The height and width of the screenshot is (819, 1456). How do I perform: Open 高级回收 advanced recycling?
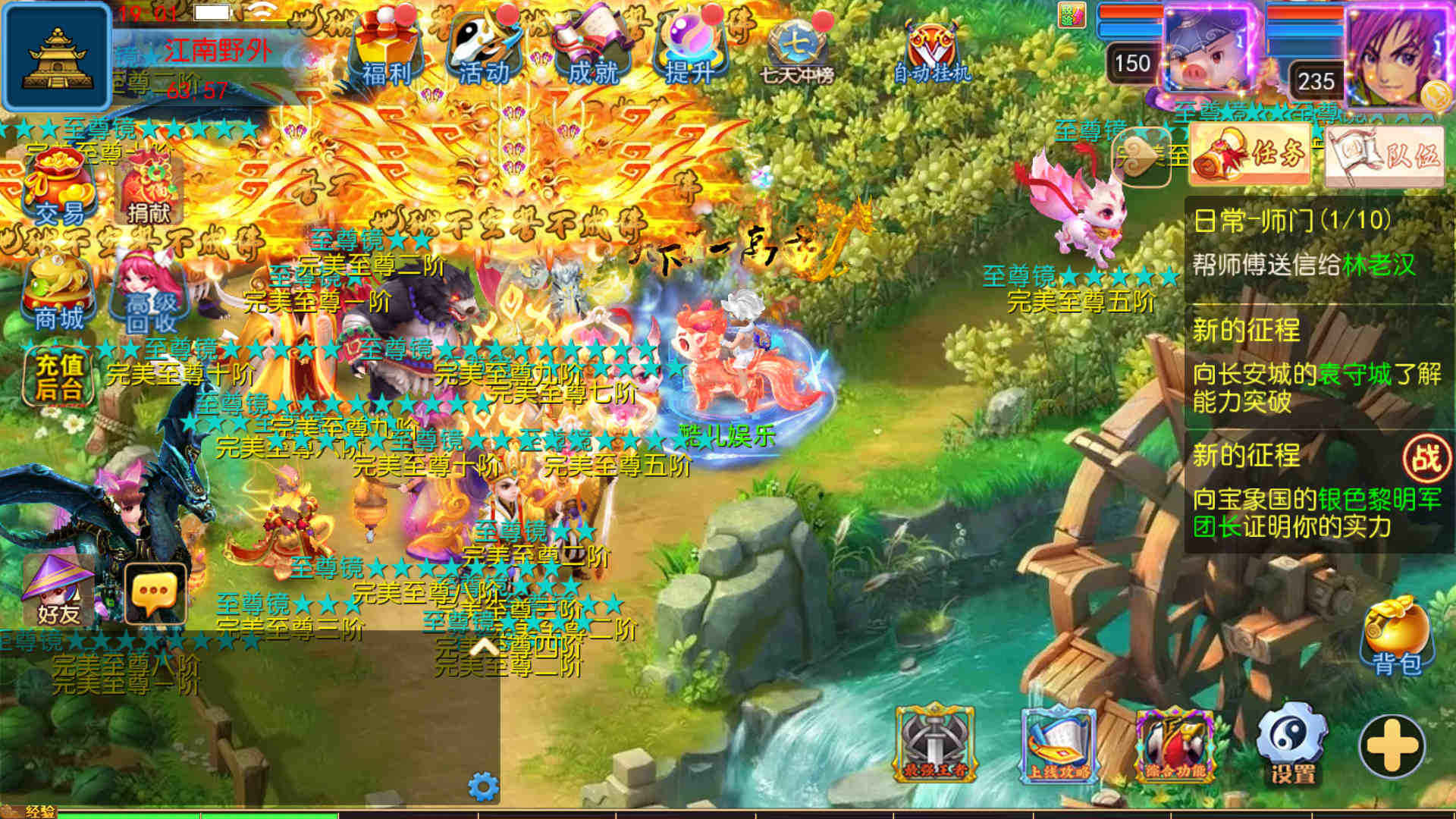(x=150, y=296)
